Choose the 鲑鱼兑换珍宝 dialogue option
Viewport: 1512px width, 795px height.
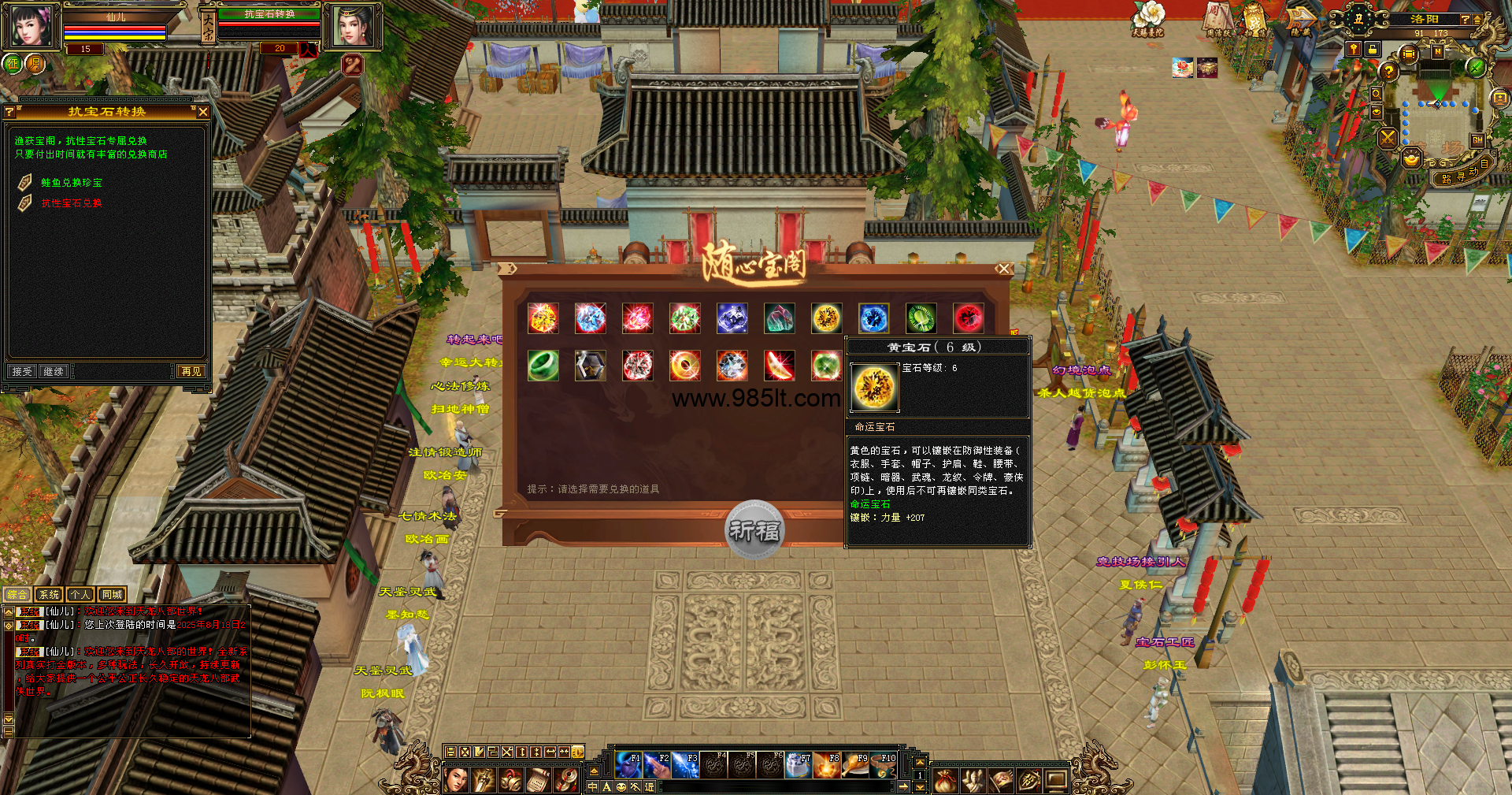coord(72,183)
